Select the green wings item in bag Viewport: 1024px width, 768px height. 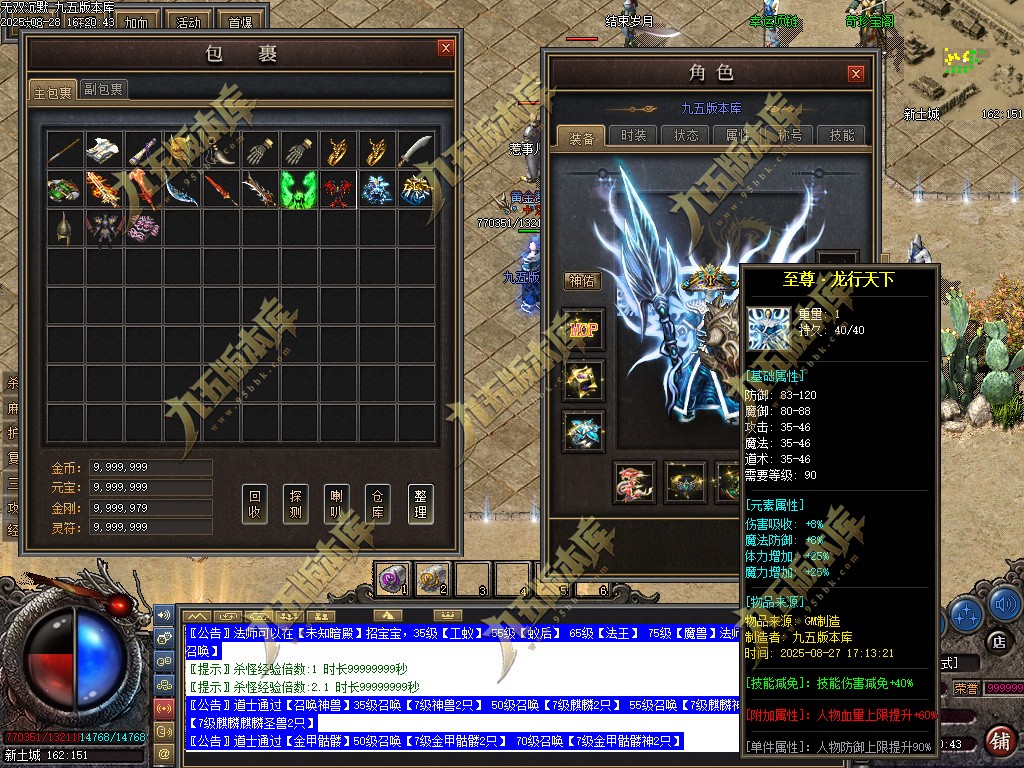tap(299, 188)
